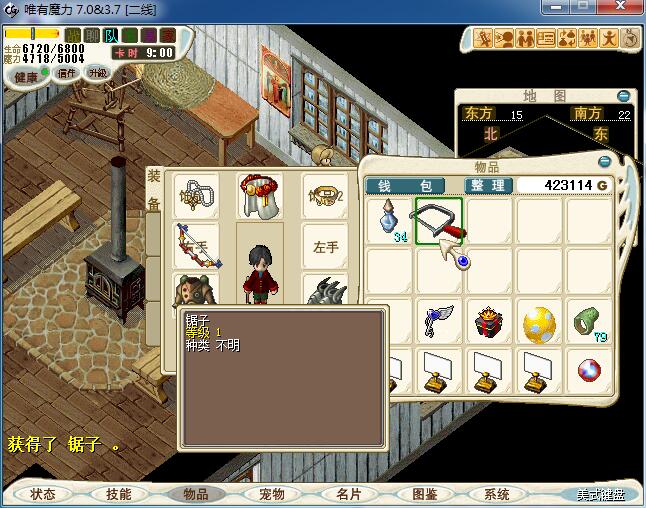This screenshot has width=646, height=508.
Task: Open the 名片 name card menu
Action: point(347,494)
